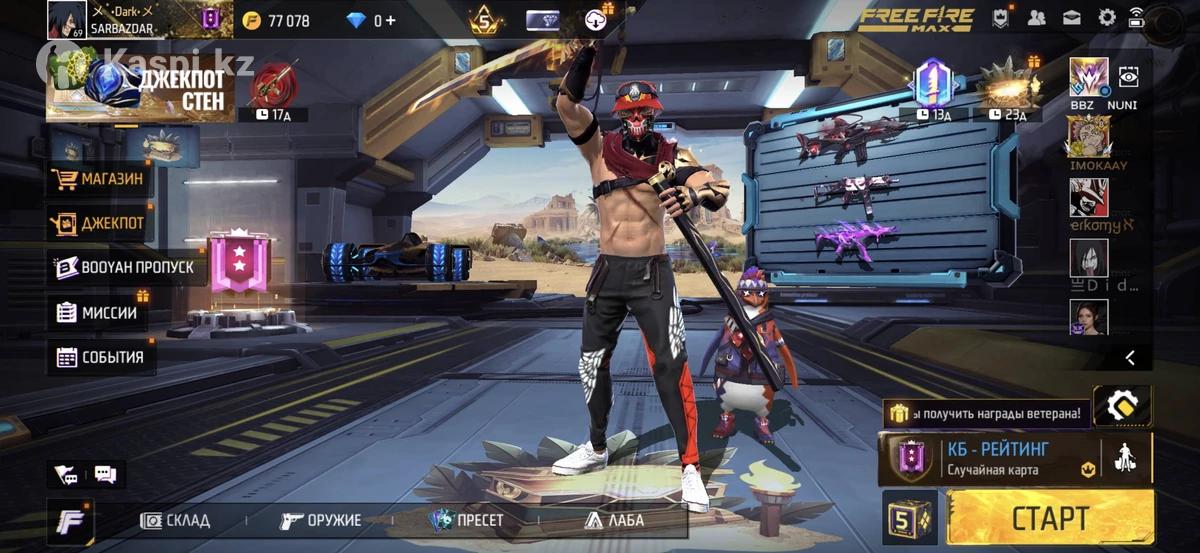Open the Booyah Пропуск pass

pyautogui.click(x=125, y=268)
